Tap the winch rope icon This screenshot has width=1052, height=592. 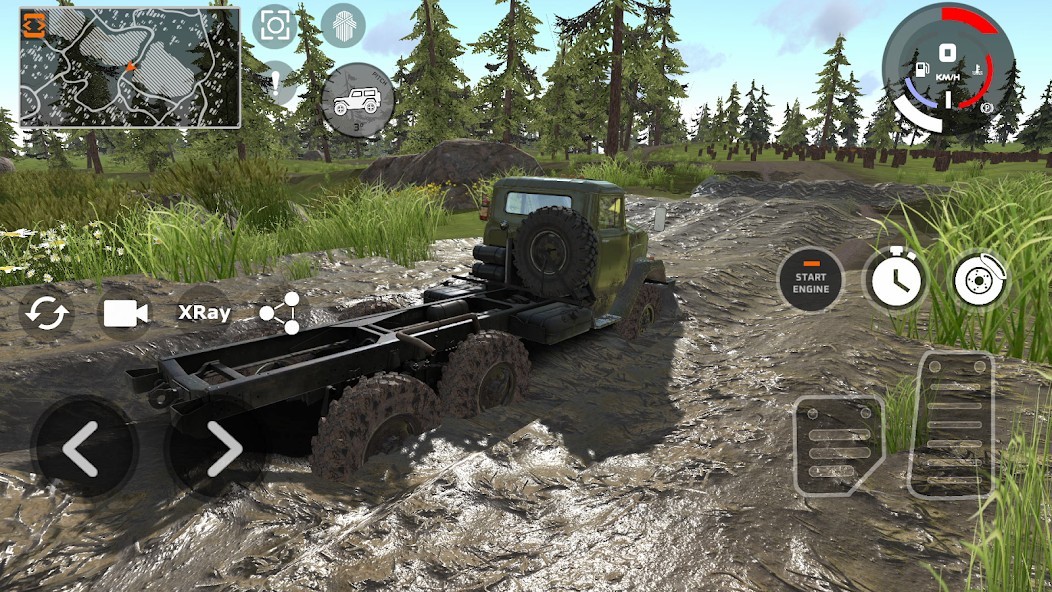pyautogui.click(x=342, y=26)
